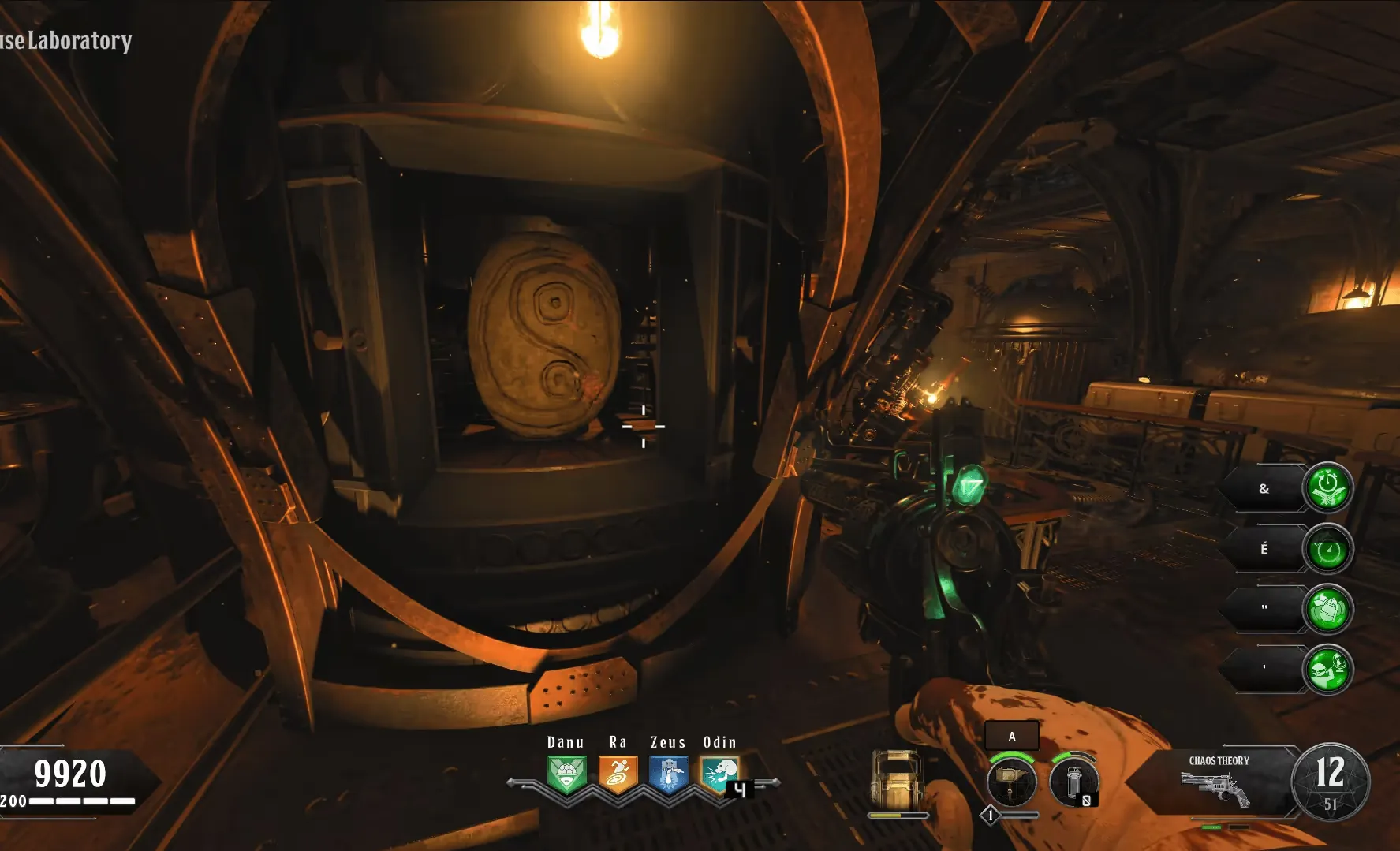Select the green Danu turtle shell perk
The height and width of the screenshot is (851, 1400).
pos(566,775)
